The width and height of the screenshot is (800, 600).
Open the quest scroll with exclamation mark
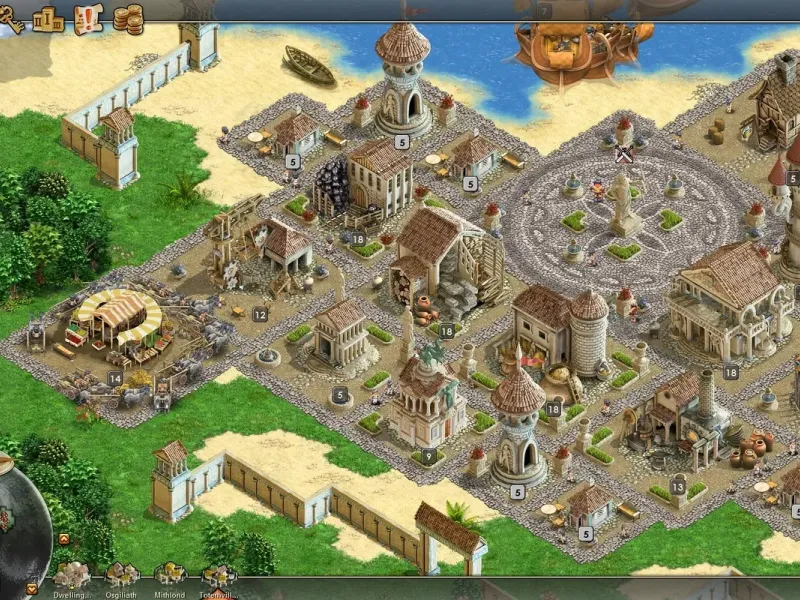tap(89, 18)
